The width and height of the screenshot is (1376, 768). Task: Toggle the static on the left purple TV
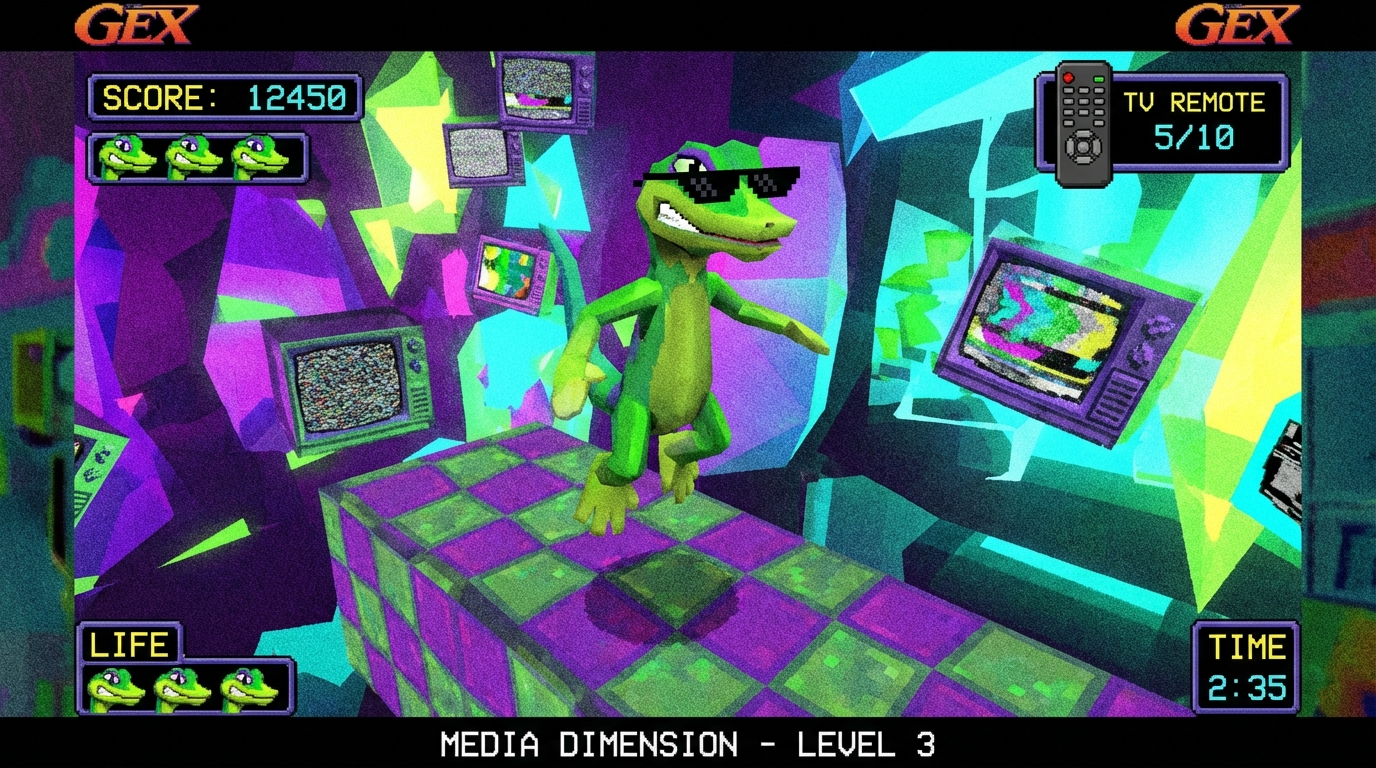tap(347, 385)
